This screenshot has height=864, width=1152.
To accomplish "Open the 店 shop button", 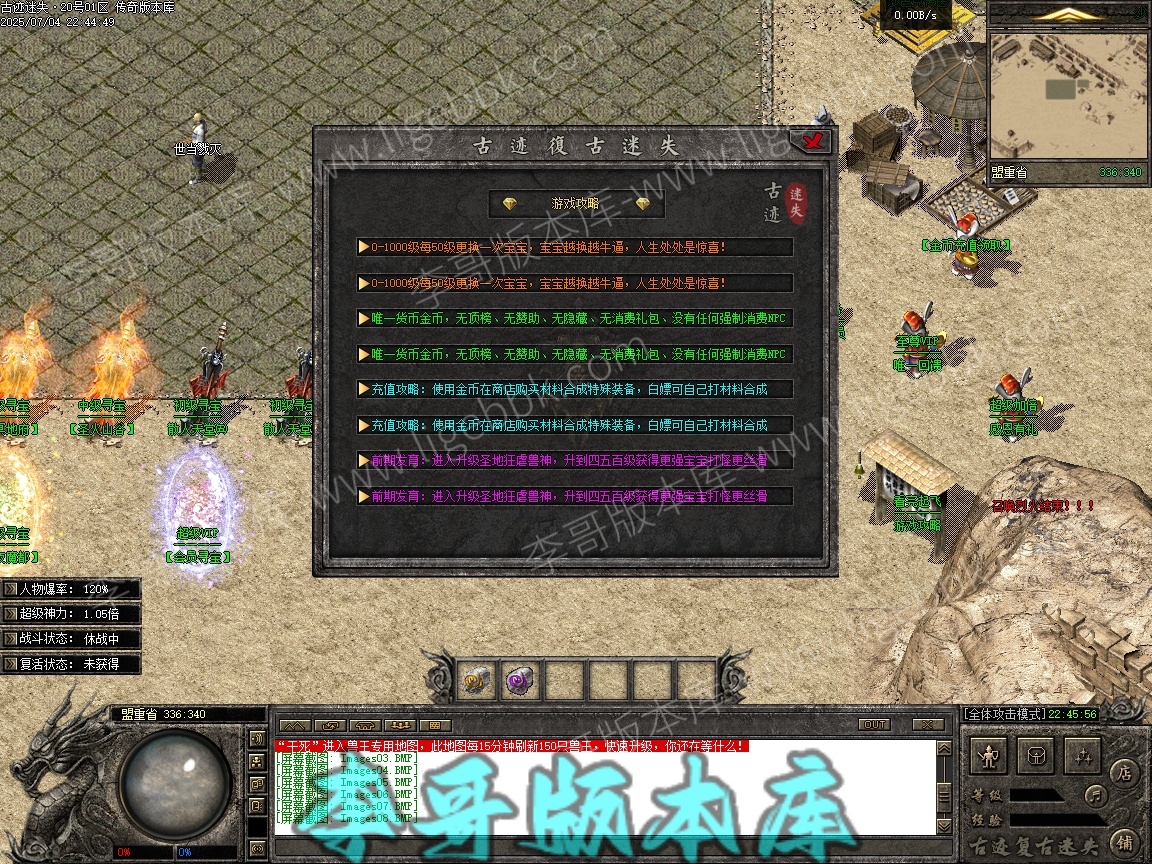I will coord(1124,772).
